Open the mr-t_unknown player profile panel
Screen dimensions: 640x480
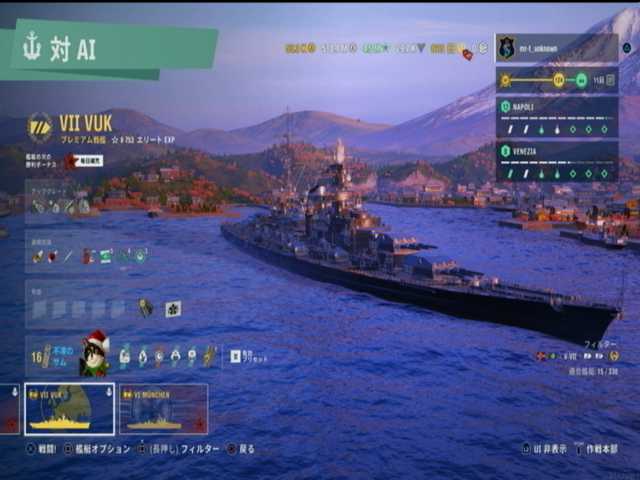point(556,47)
